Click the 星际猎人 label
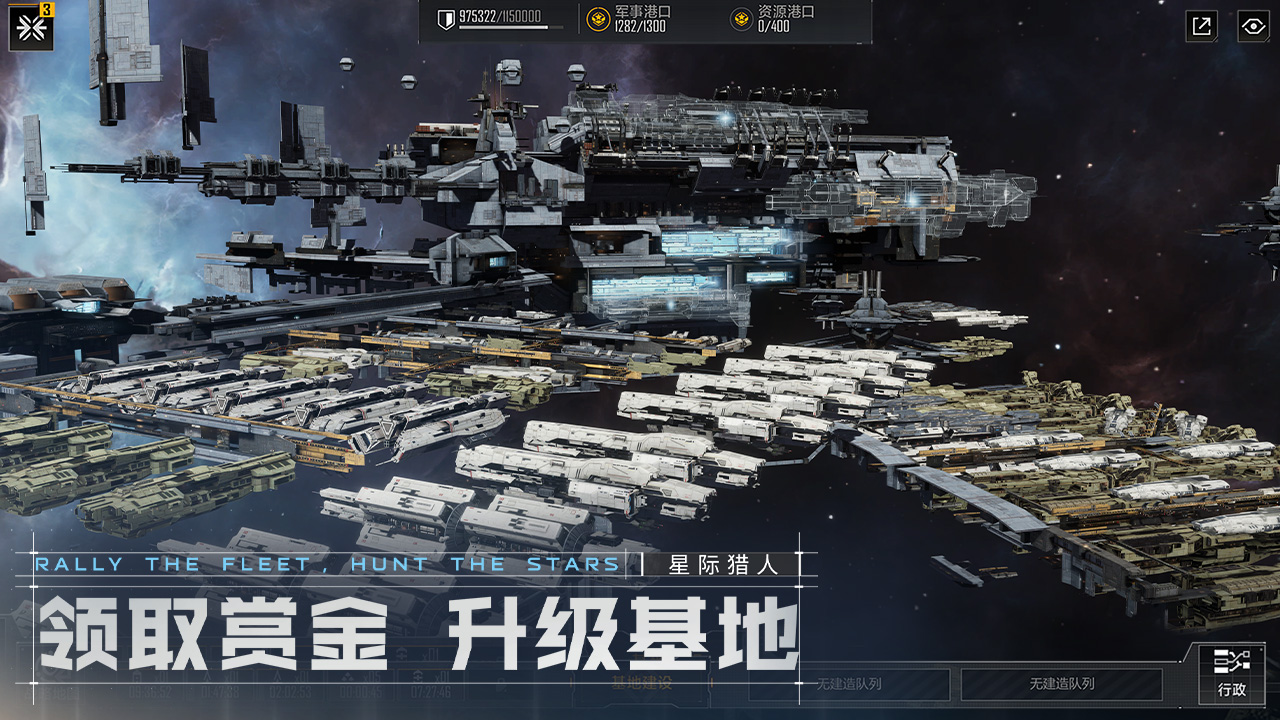The height and width of the screenshot is (720, 1280). [x=721, y=563]
